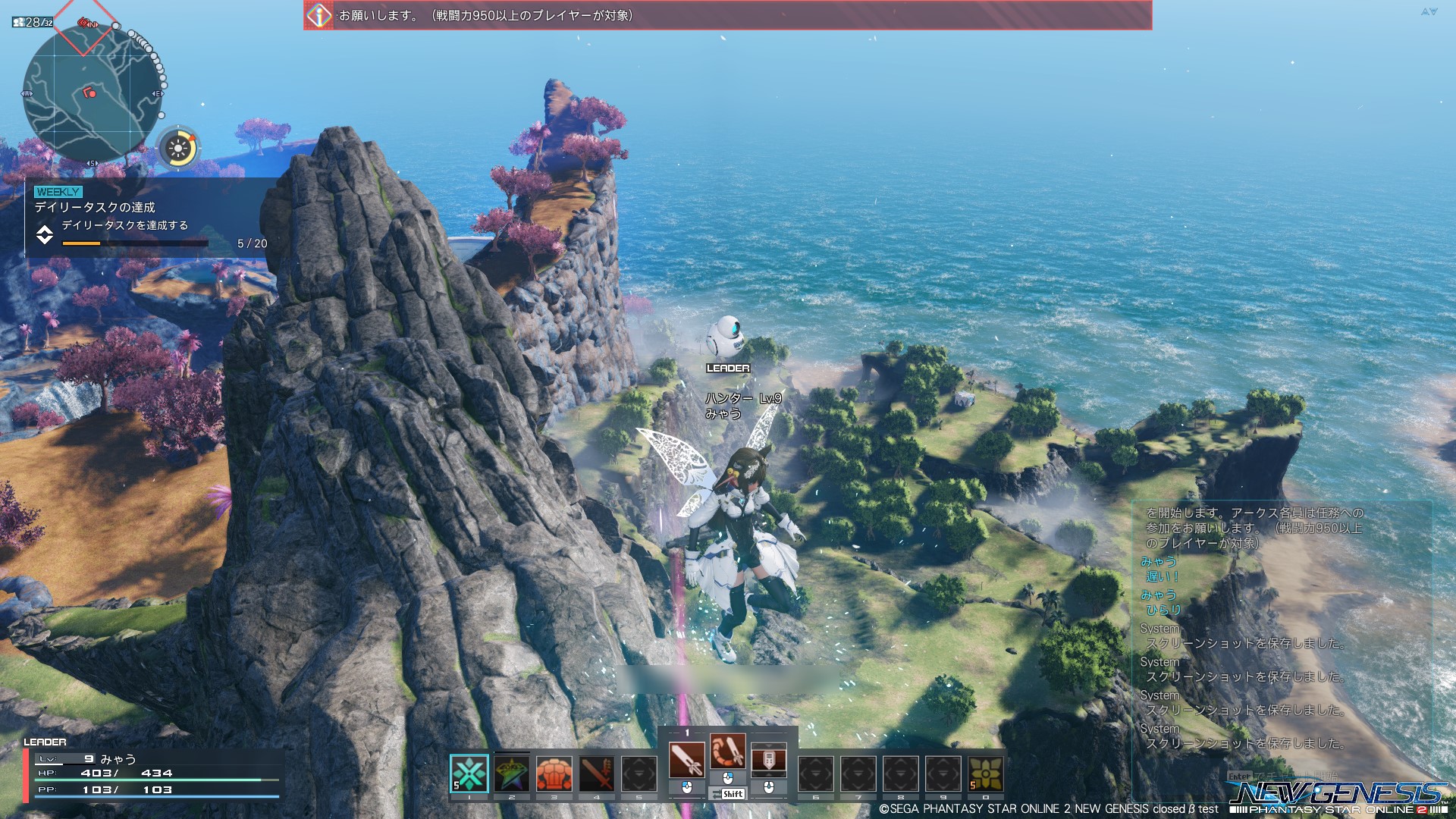The height and width of the screenshot is (819, 1456).
Task: Use the teal cross restorative item slot
Action: (x=469, y=773)
